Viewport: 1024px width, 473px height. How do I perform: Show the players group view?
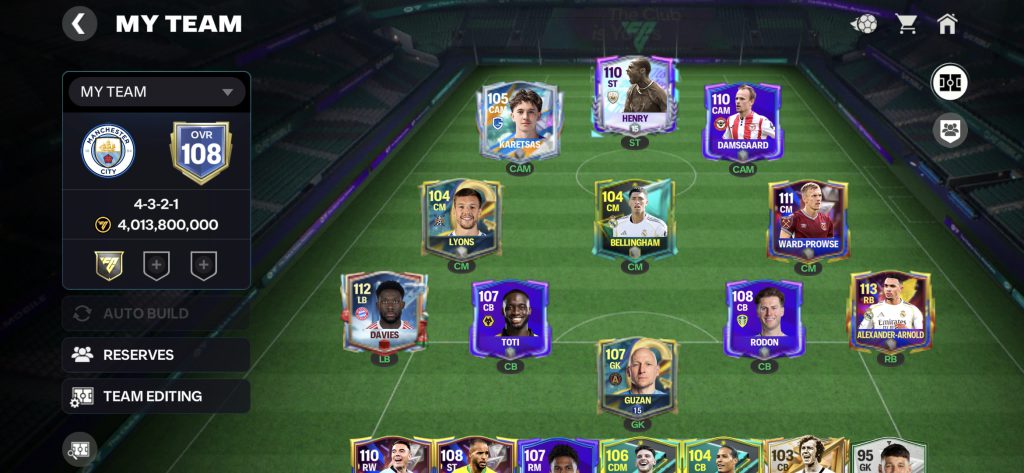coord(949,129)
